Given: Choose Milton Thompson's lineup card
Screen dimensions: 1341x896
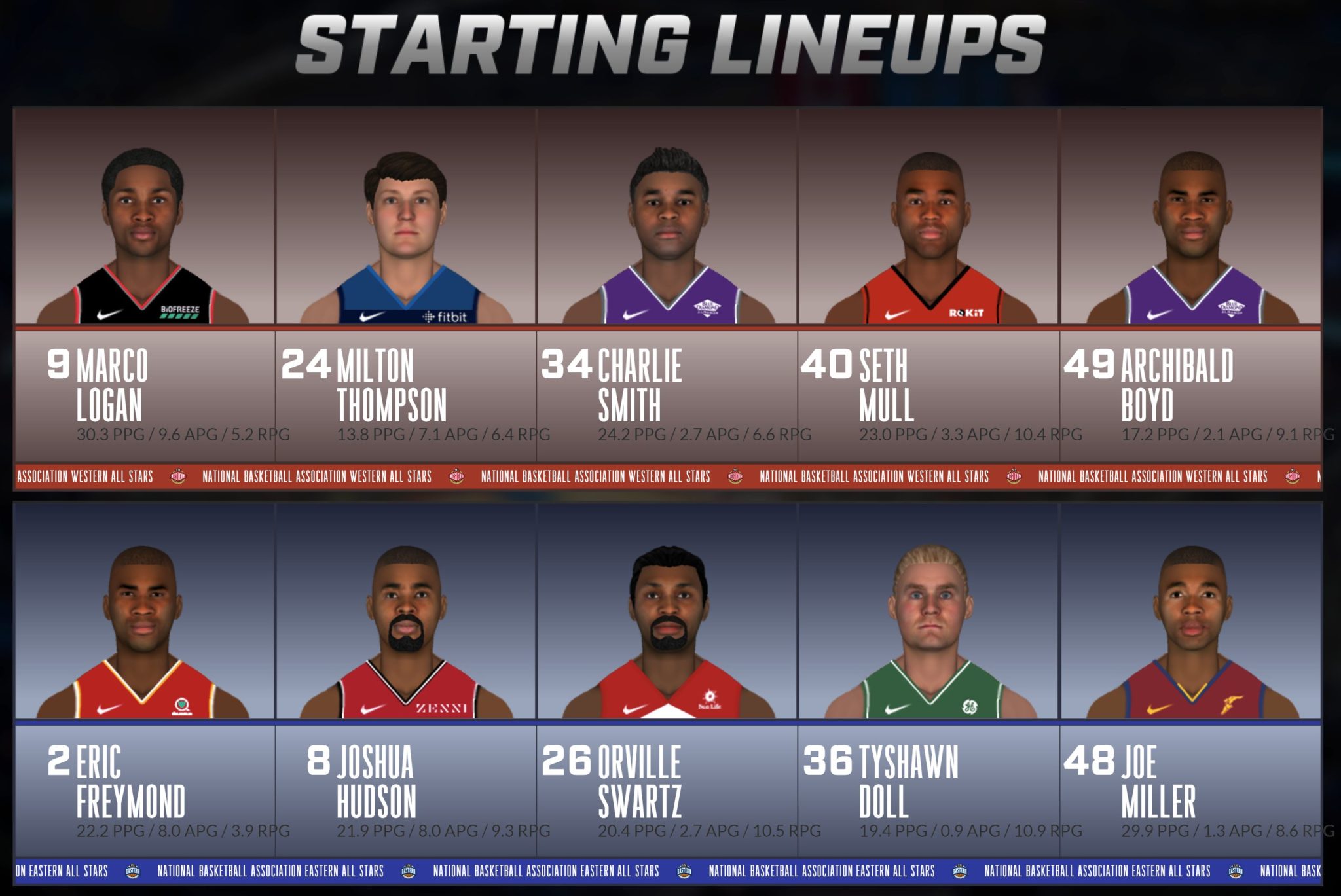Looking at the screenshot, I should [x=406, y=285].
